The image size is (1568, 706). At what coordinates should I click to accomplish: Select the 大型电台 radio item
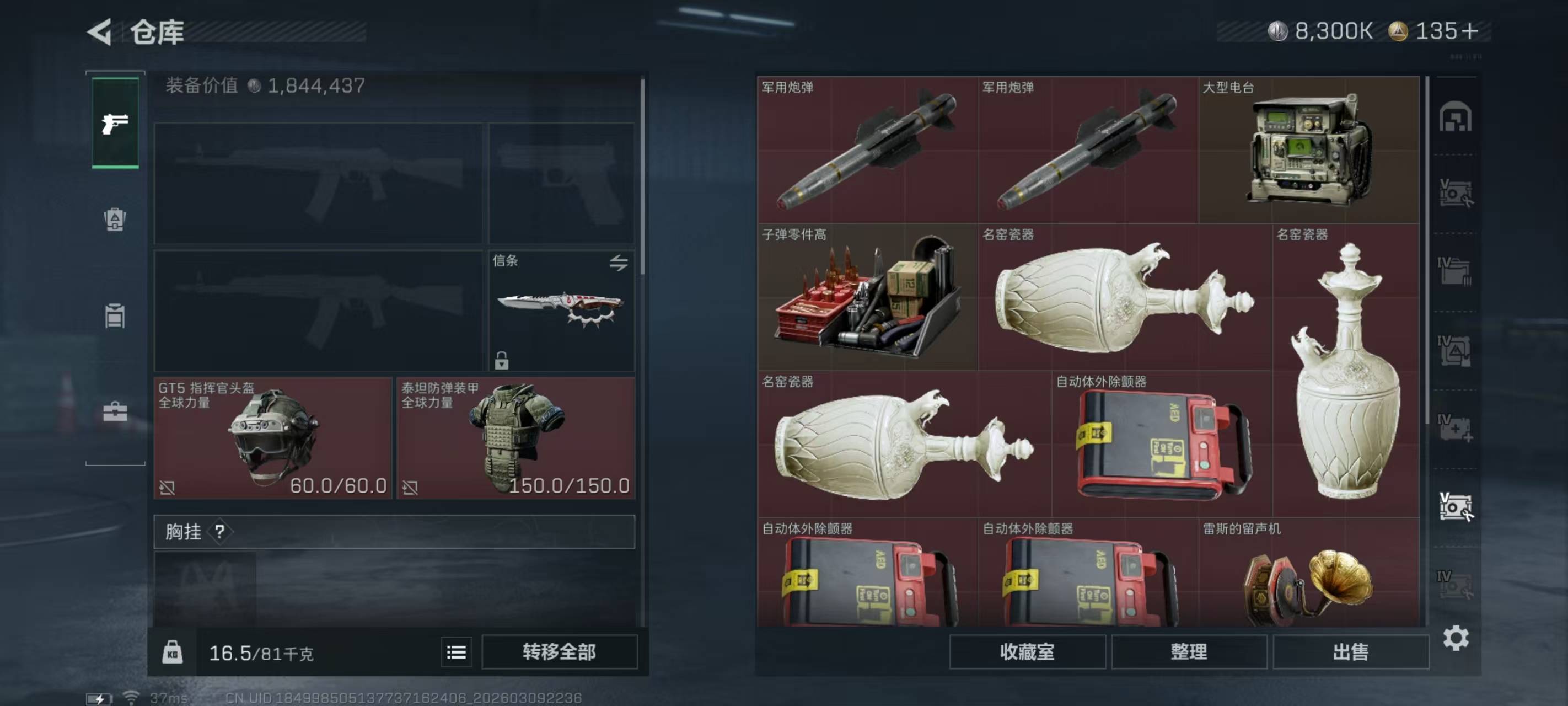pos(1308,149)
